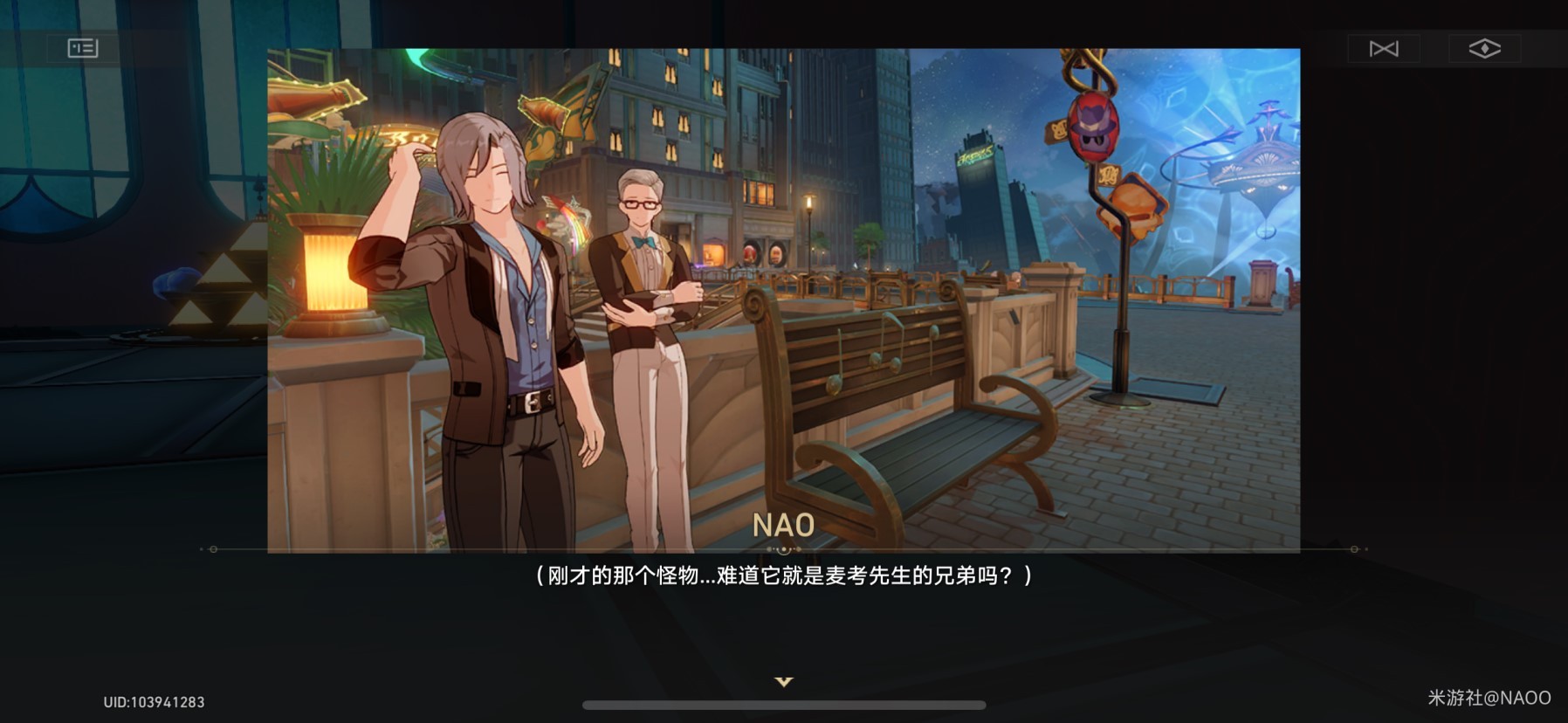Open the dialogue log panel from top-left
Viewport: 1568px width, 723px height.
click(x=83, y=48)
